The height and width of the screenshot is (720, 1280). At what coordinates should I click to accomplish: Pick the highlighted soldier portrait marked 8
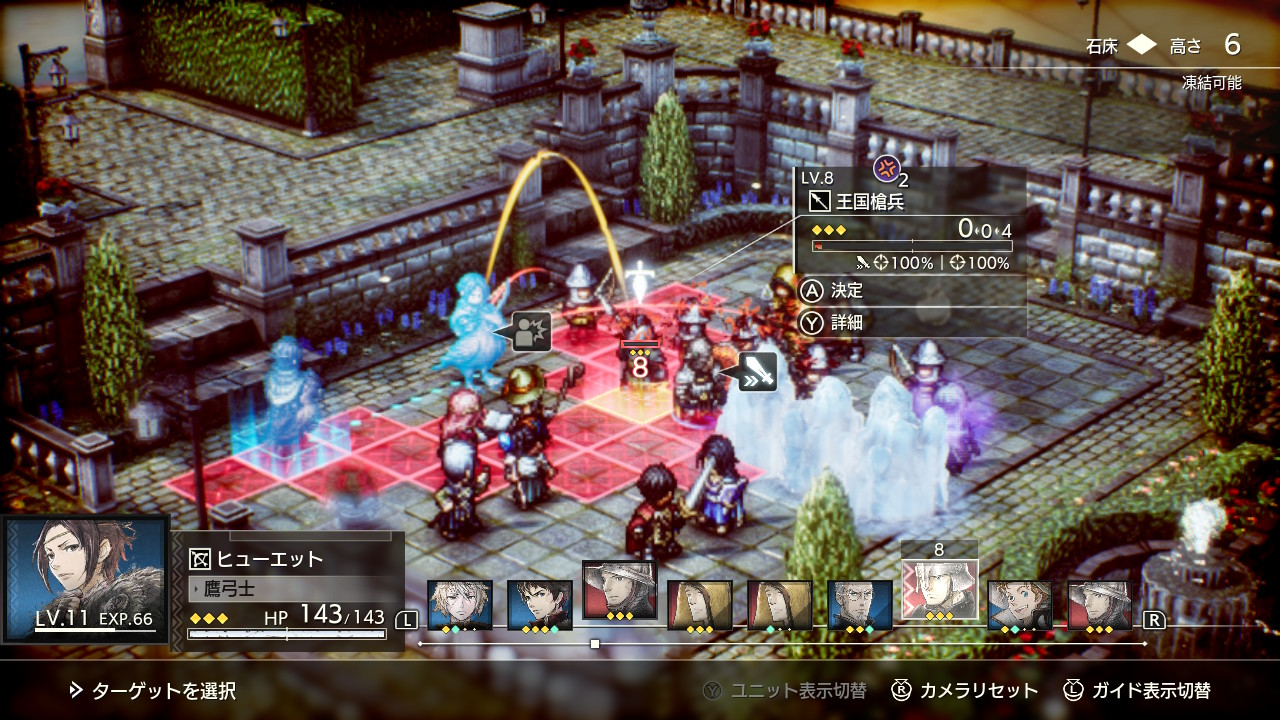tap(939, 589)
